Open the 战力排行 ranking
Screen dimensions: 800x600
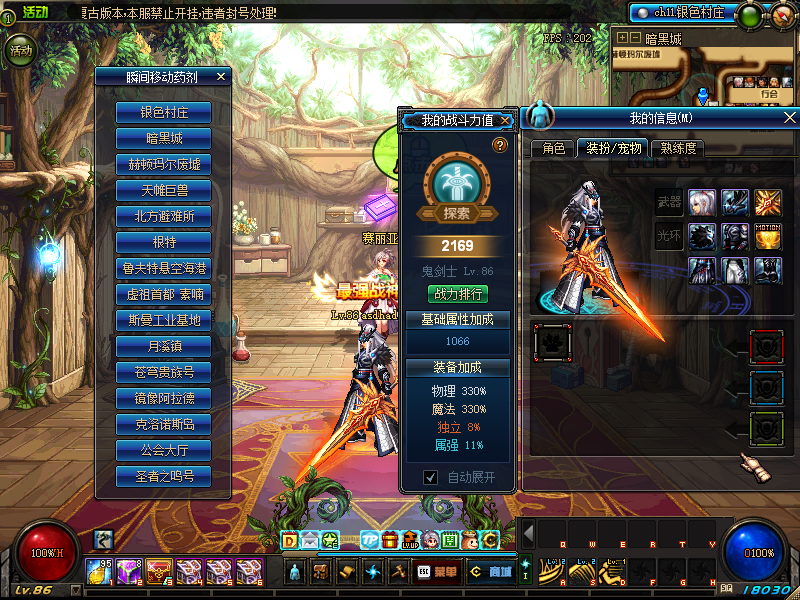(x=457, y=294)
